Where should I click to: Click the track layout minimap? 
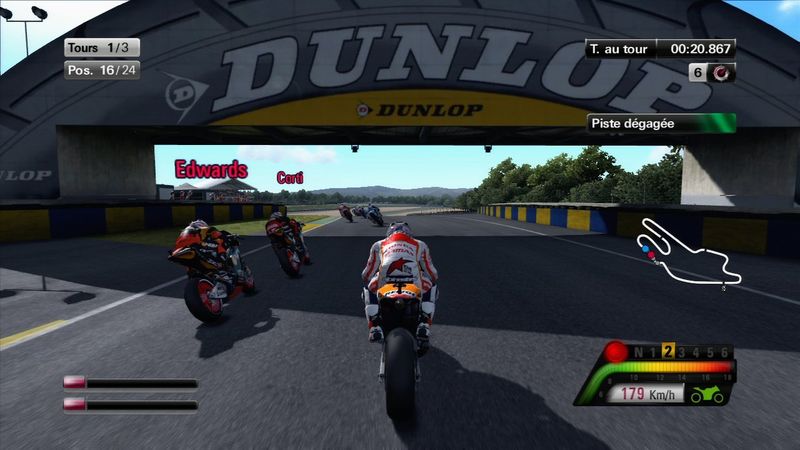689,252
